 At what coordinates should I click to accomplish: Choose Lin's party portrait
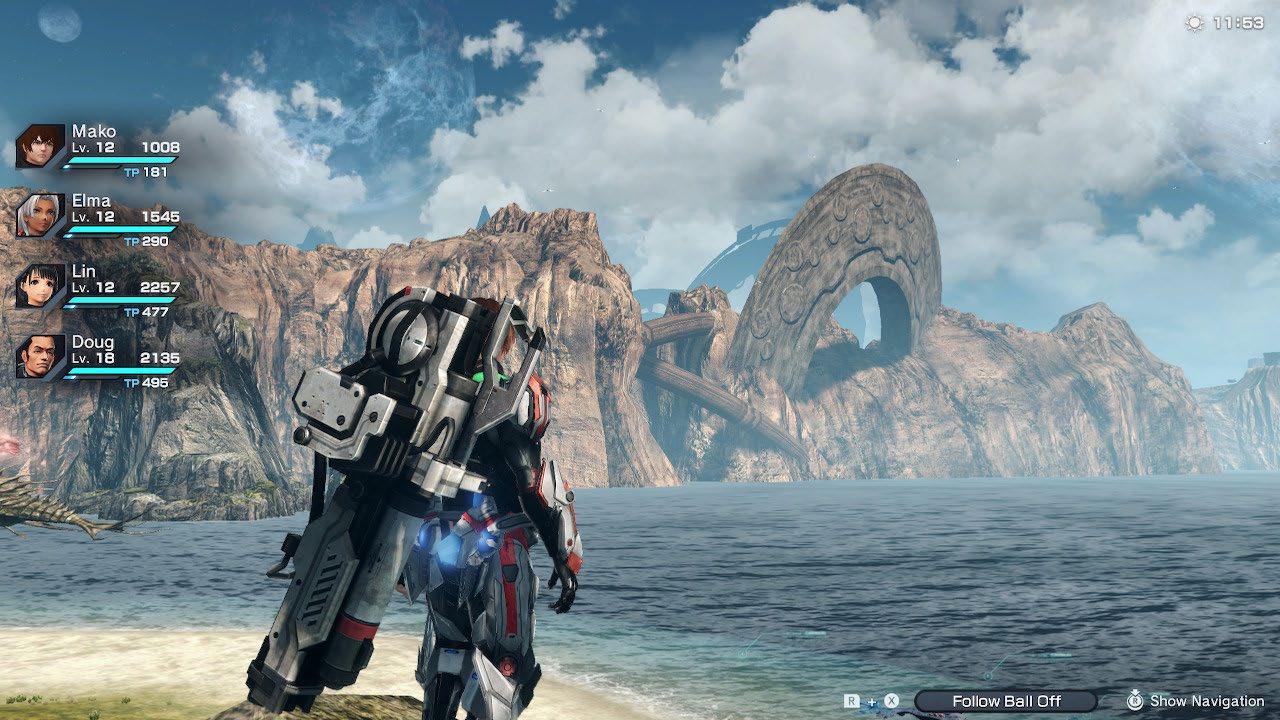click(x=41, y=286)
